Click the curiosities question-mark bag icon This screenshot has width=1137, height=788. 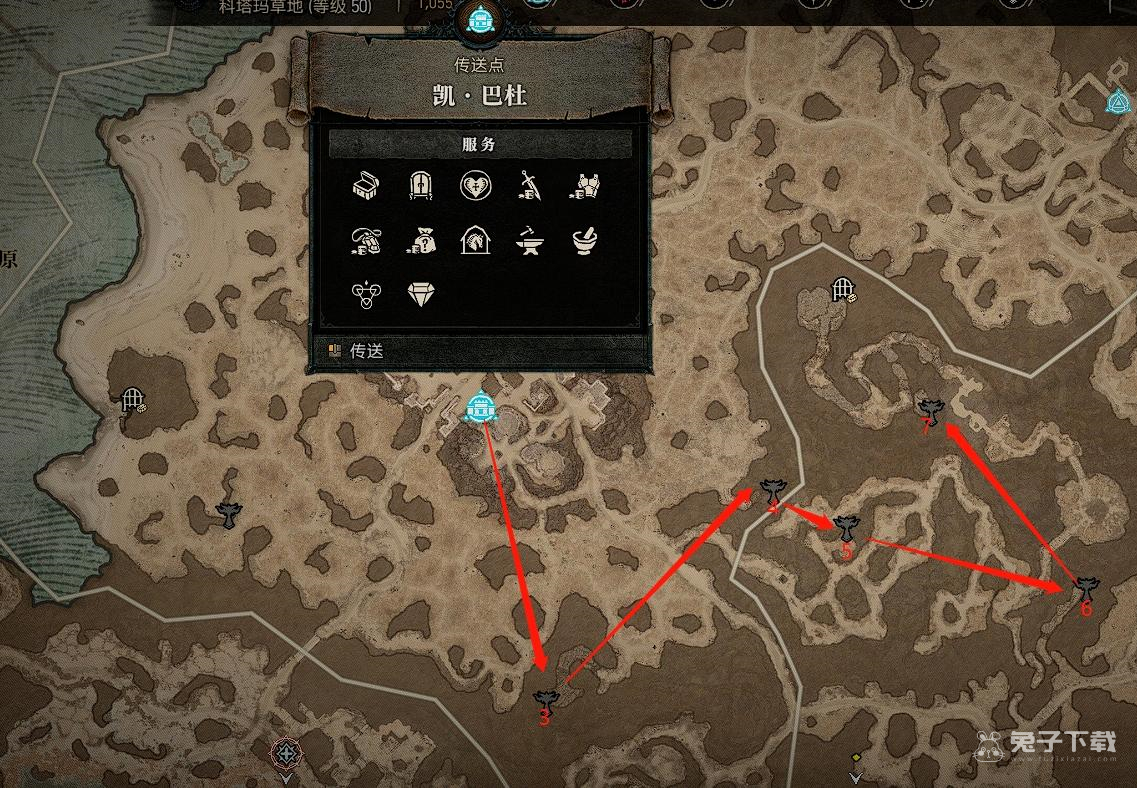coord(421,240)
